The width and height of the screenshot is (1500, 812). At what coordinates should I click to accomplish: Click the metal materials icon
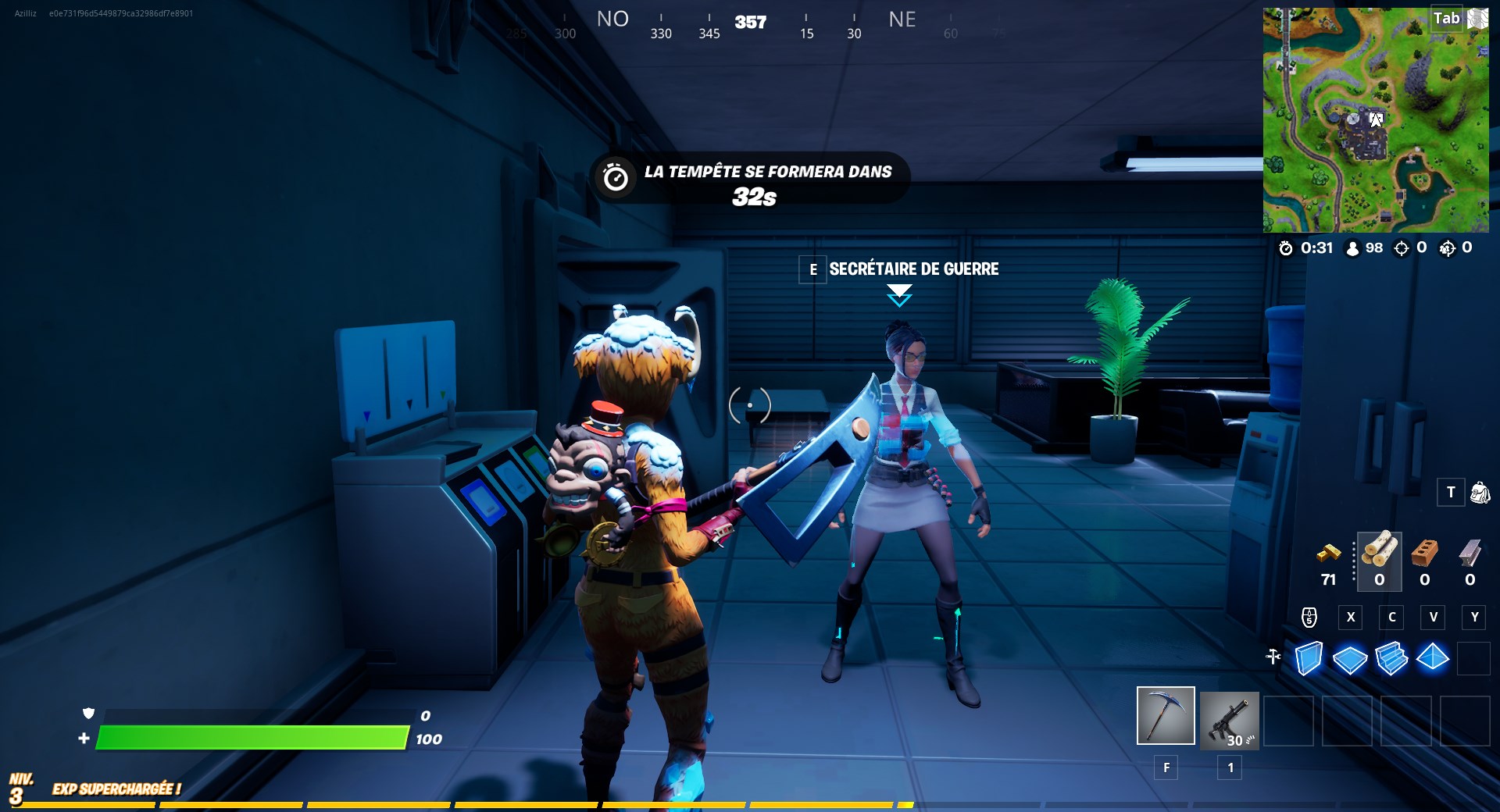[x=1471, y=554]
